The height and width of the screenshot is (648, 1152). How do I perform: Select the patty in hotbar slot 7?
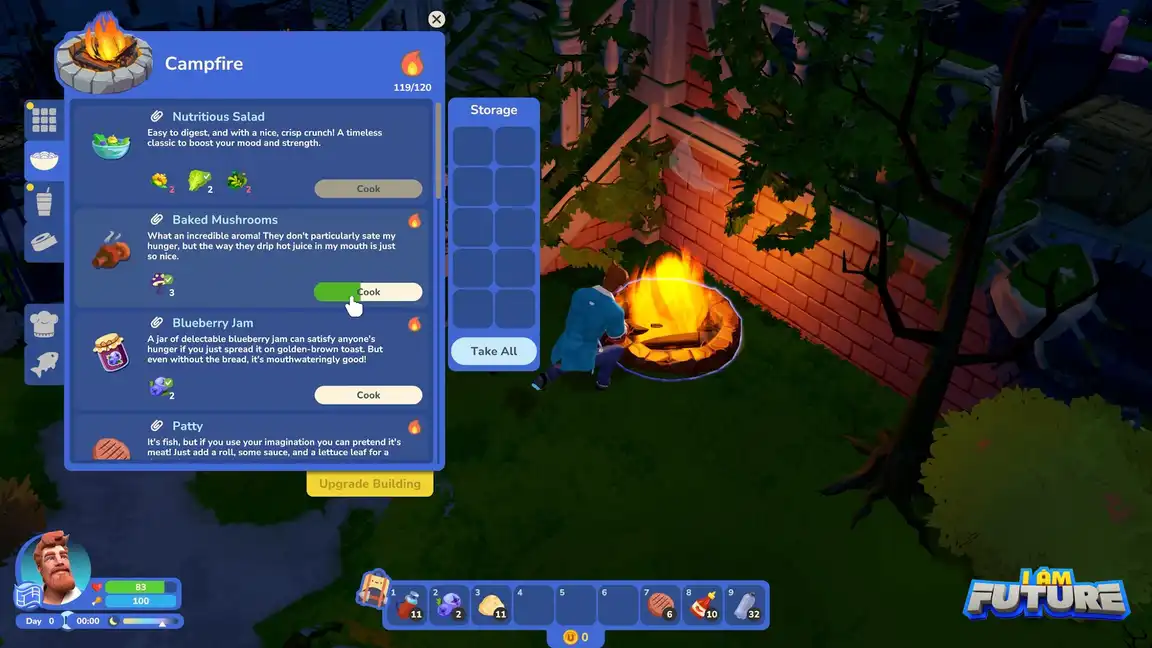(x=660, y=605)
